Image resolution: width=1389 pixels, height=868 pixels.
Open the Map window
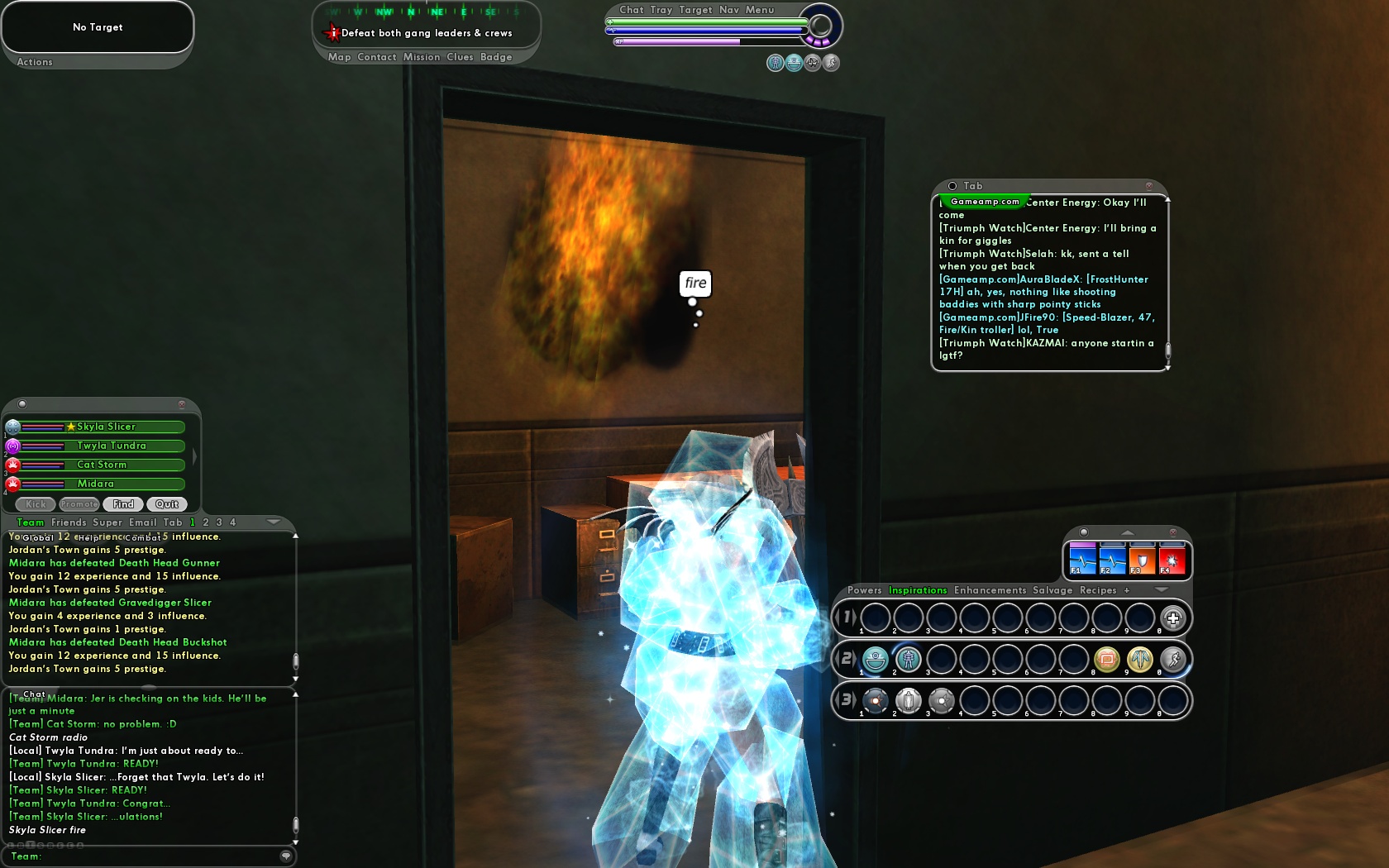pos(339,57)
